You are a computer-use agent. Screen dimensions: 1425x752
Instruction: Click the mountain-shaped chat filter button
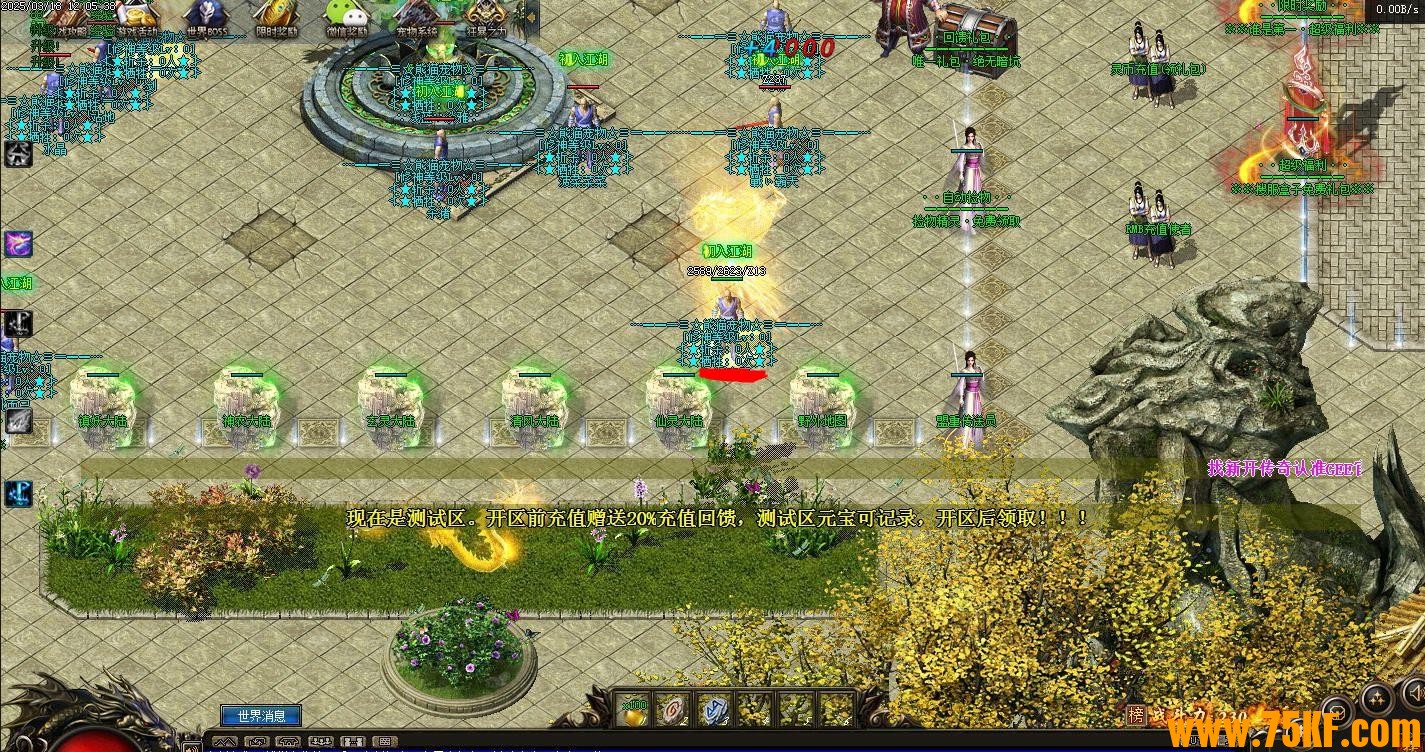(226, 742)
